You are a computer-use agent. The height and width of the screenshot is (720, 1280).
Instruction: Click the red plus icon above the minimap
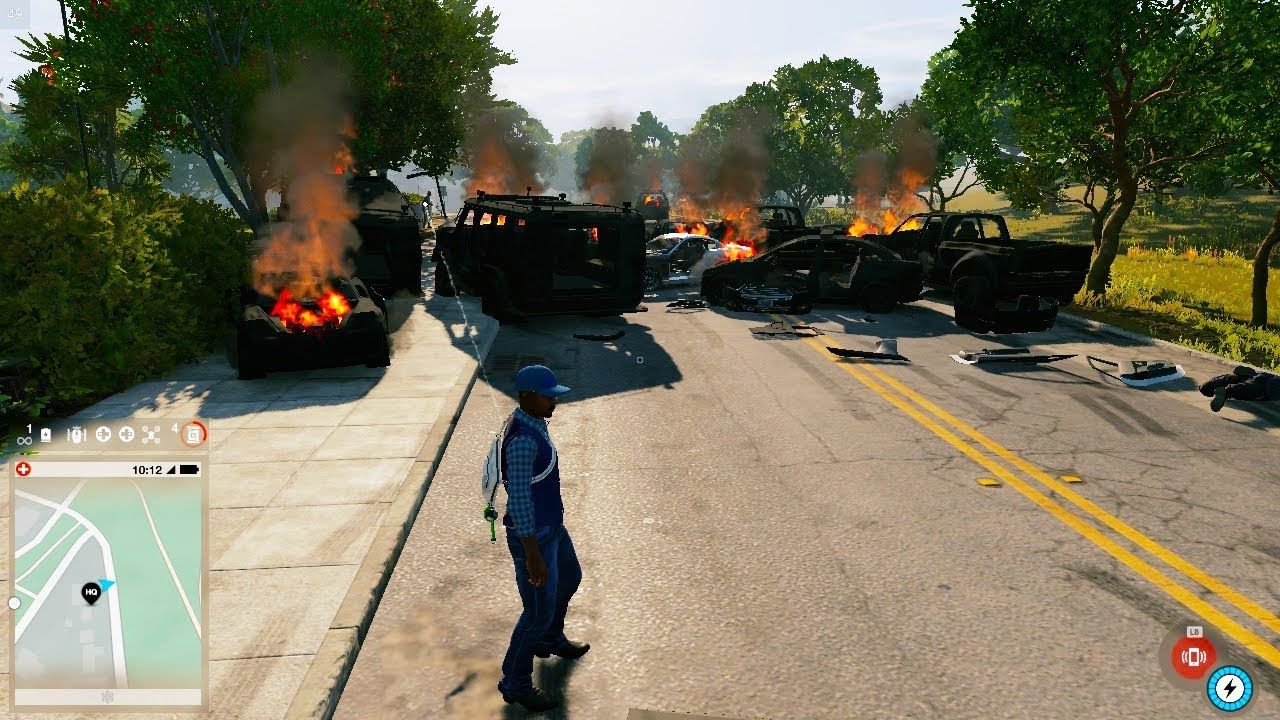[23, 469]
